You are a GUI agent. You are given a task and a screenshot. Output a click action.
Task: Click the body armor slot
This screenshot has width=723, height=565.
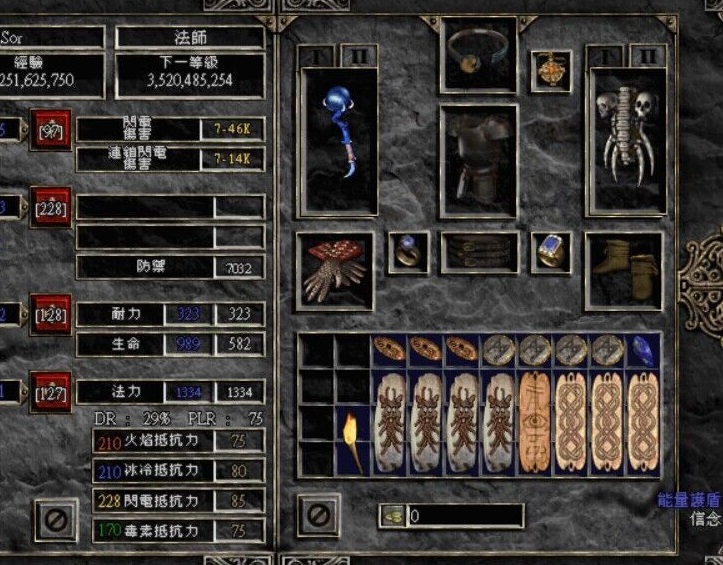pos(478,158)
